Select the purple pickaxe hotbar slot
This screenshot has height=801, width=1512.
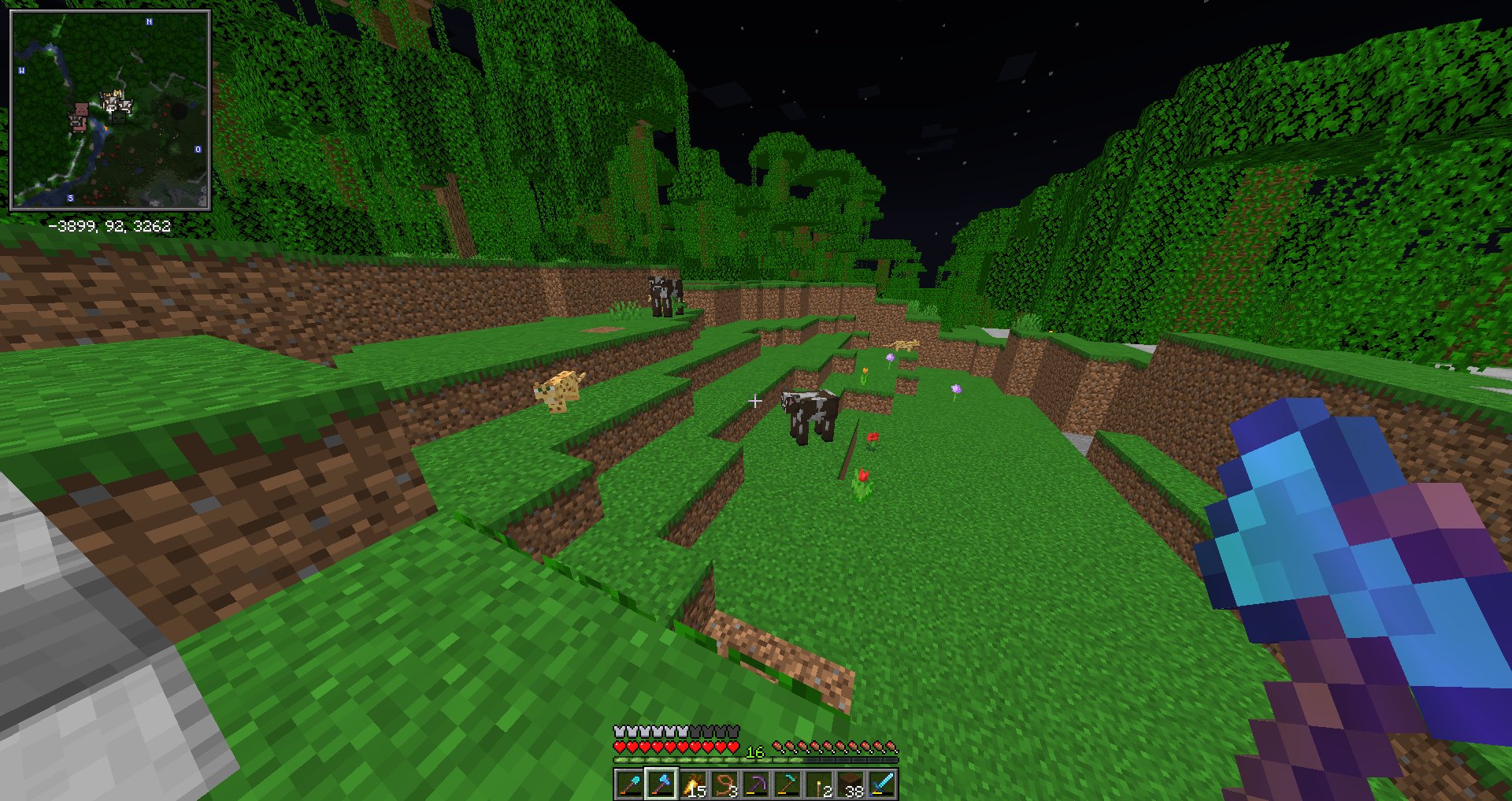click(756, 784)
